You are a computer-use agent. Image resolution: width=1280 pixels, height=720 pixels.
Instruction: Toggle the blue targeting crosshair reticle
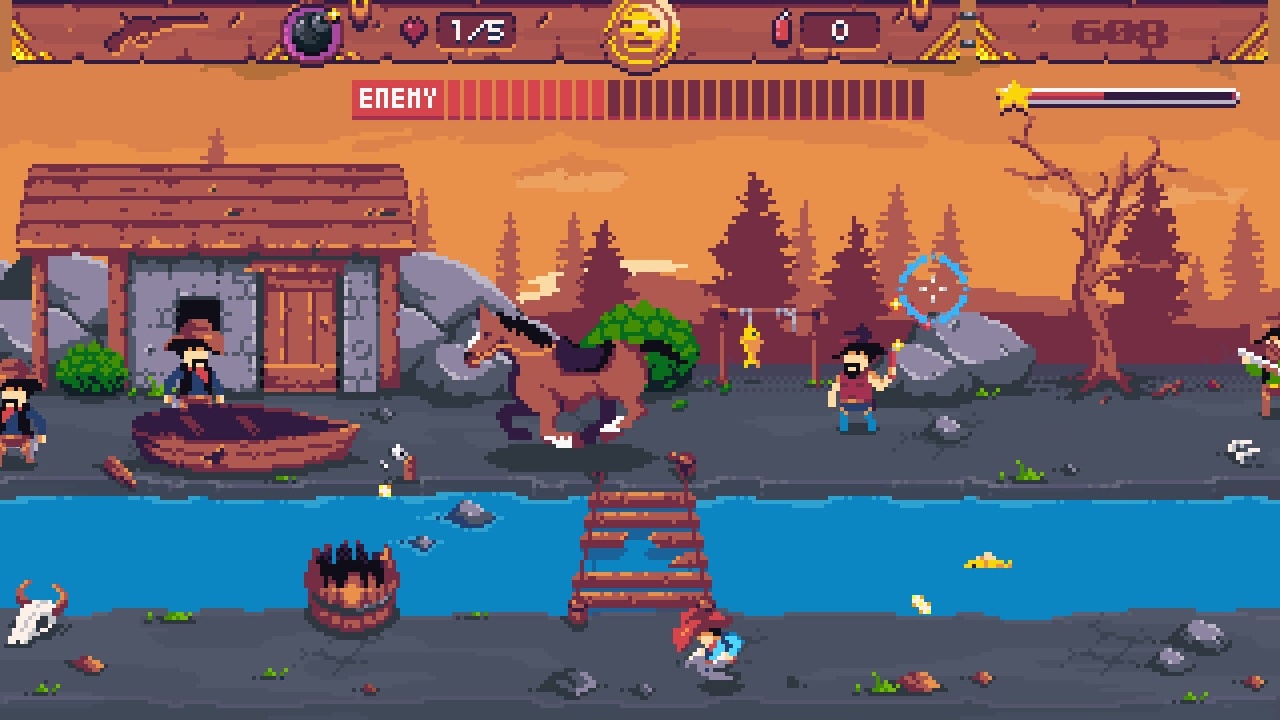click(935, 290)
